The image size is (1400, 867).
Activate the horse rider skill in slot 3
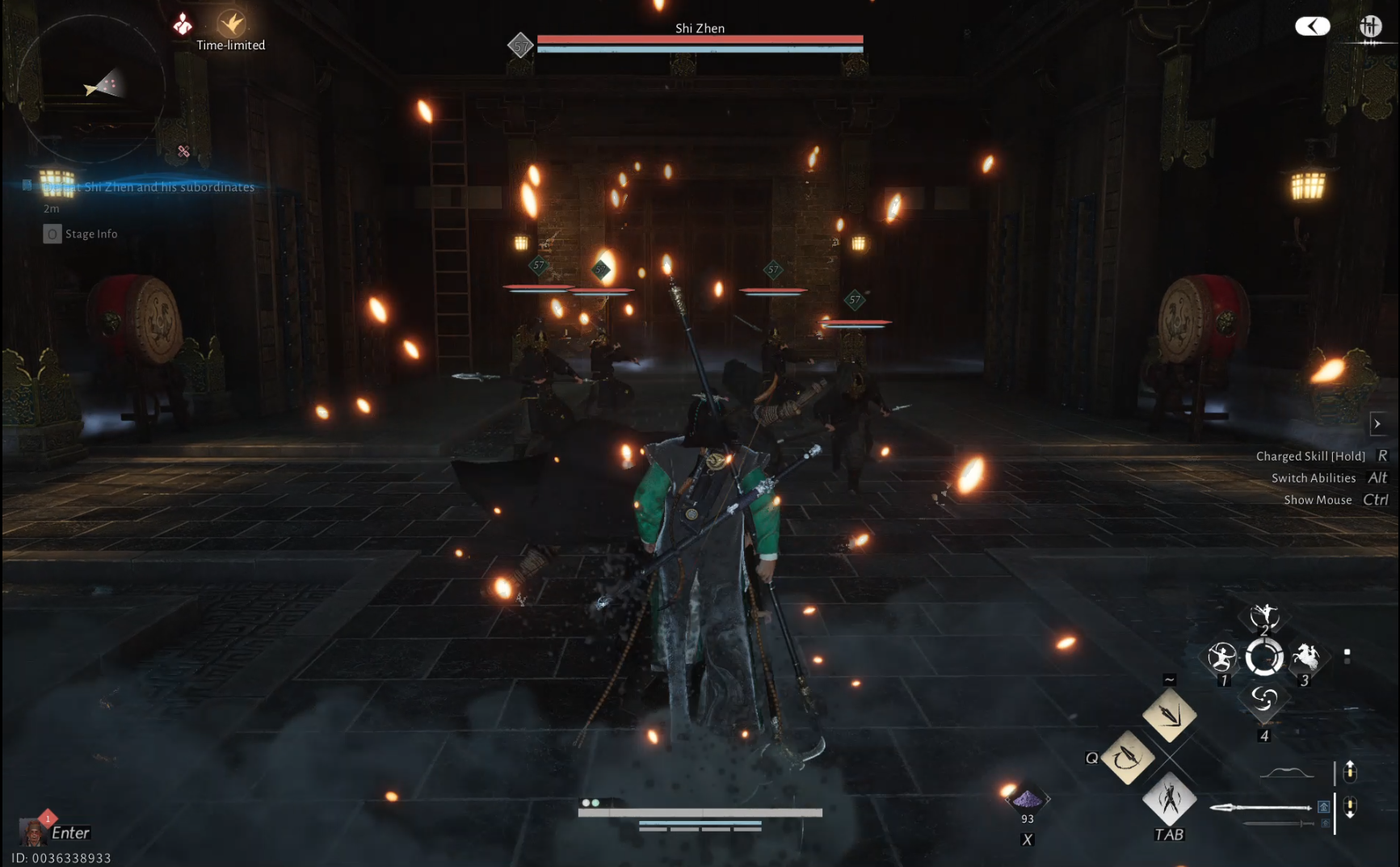coord(1305,658)
